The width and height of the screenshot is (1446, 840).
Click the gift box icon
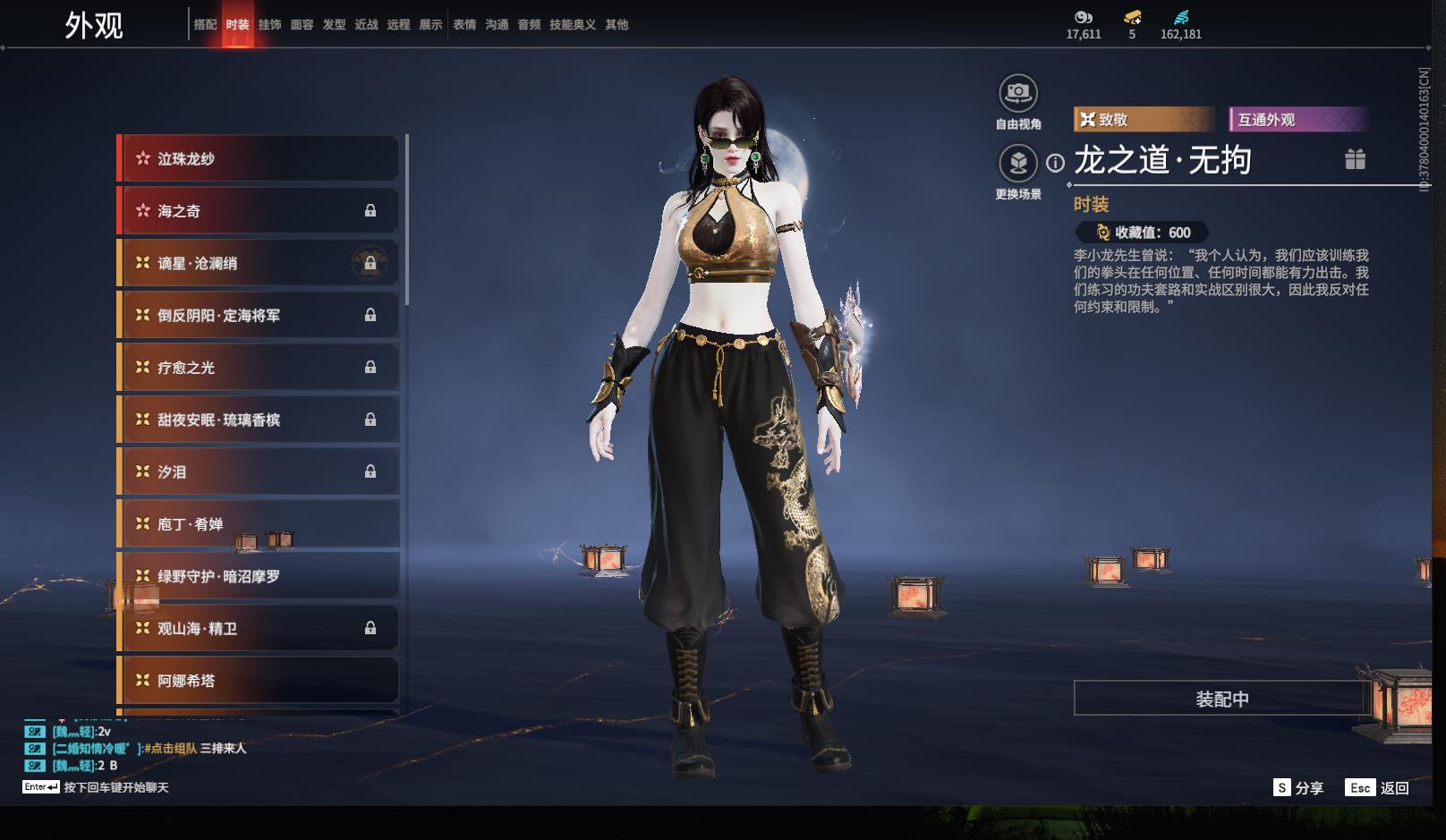pos(1355,159)
